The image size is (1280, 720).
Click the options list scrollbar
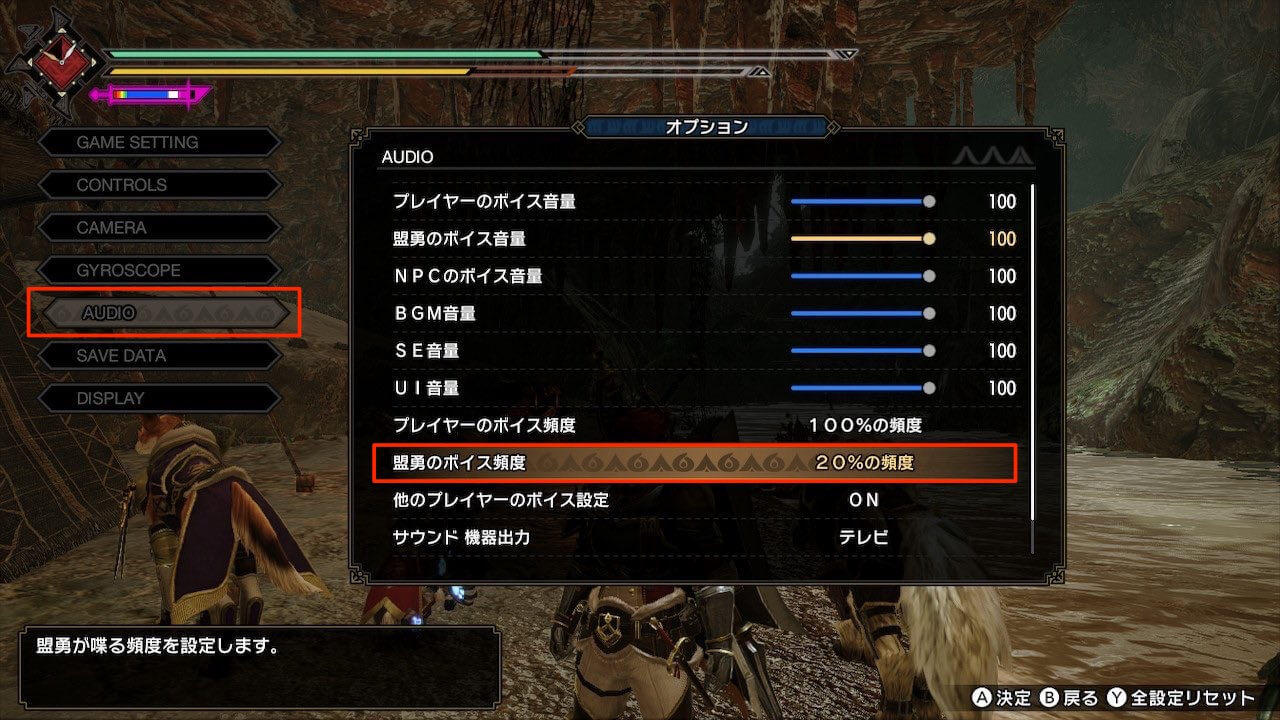(x=1033, y=350)
